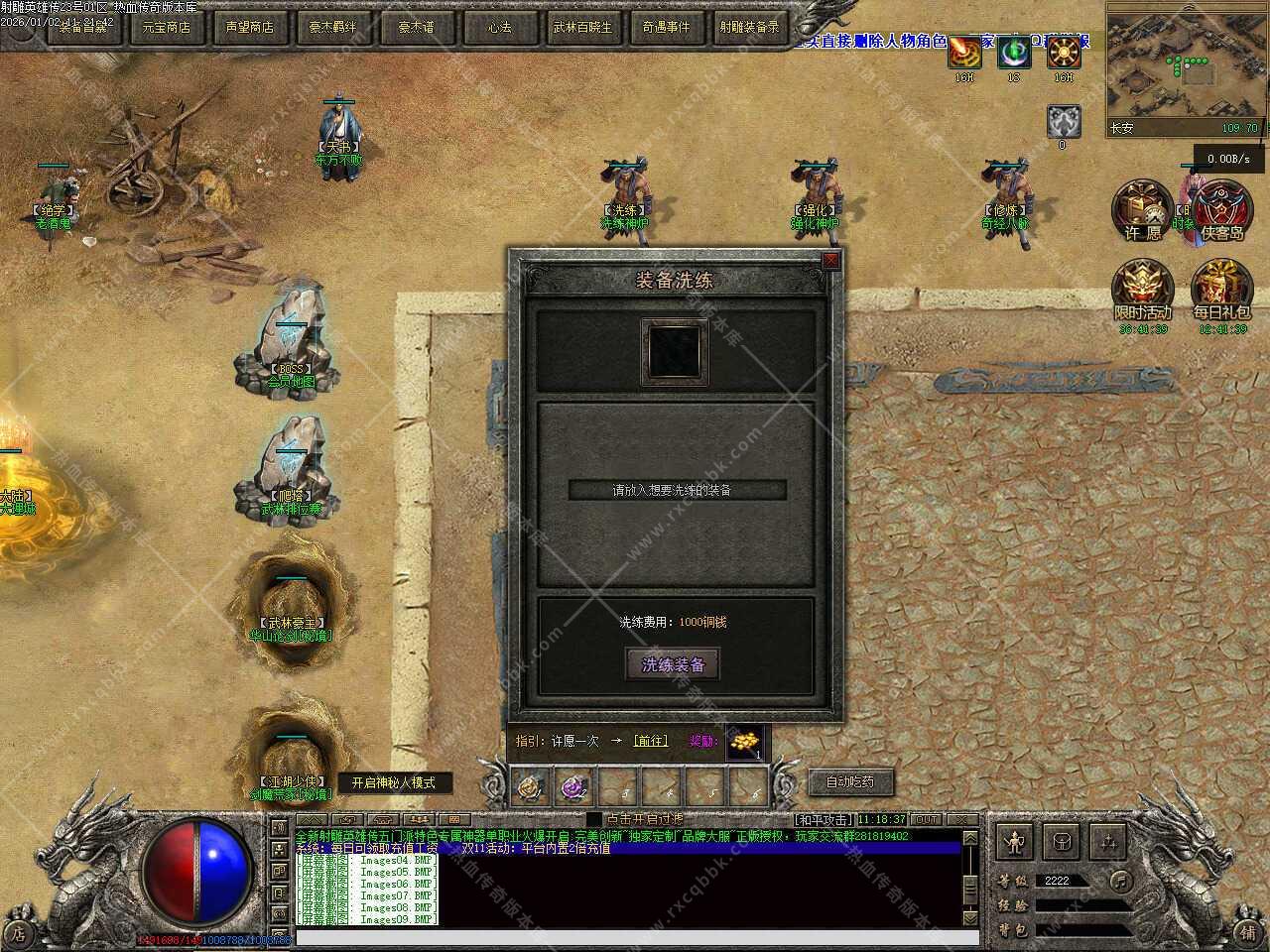Open the 奇遇事件 menu

point(666,27)
